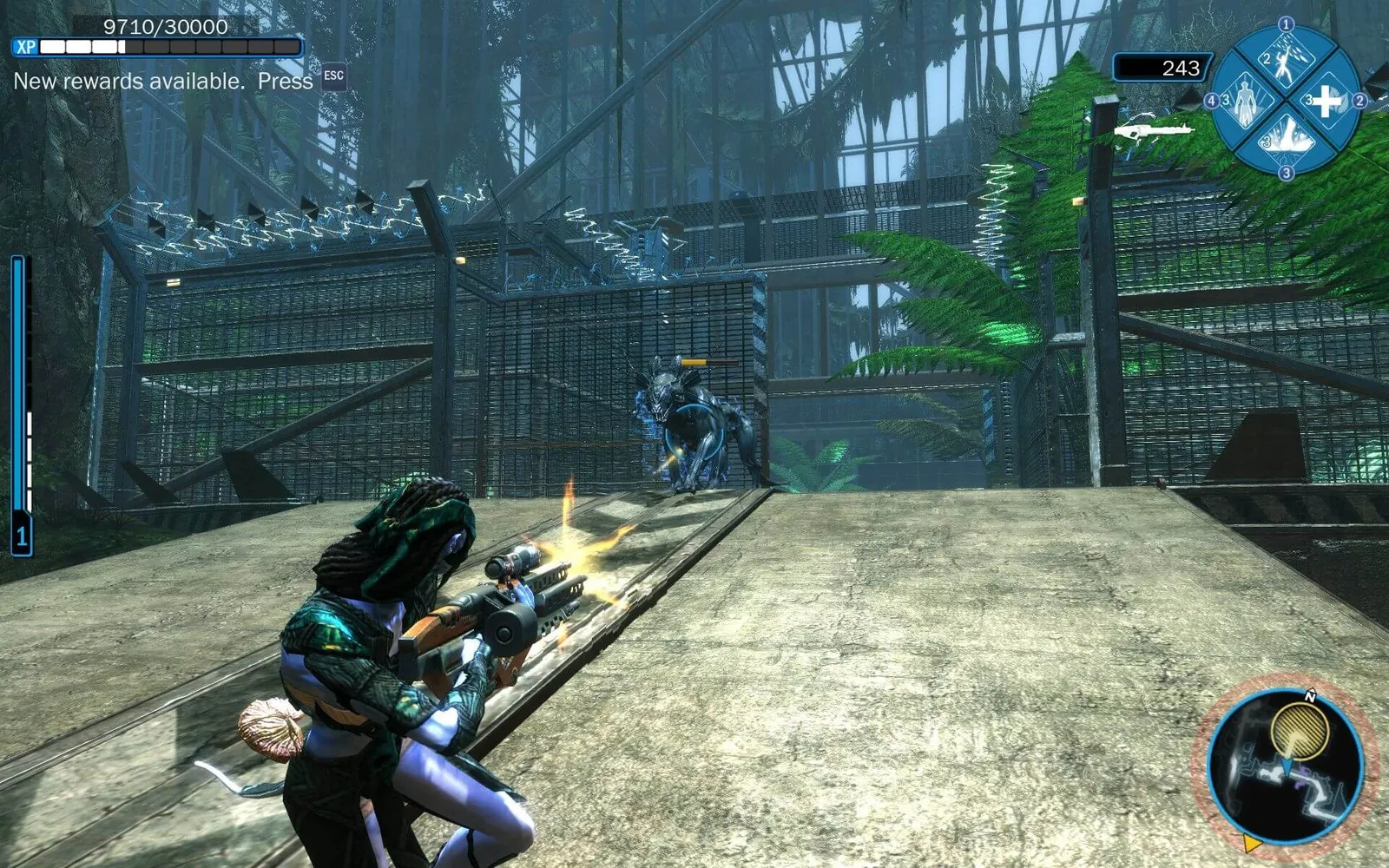This screenshot has height=868, width=1389.
Task: Activate the glowing figure skill in slot 4
Action: 1247,101
